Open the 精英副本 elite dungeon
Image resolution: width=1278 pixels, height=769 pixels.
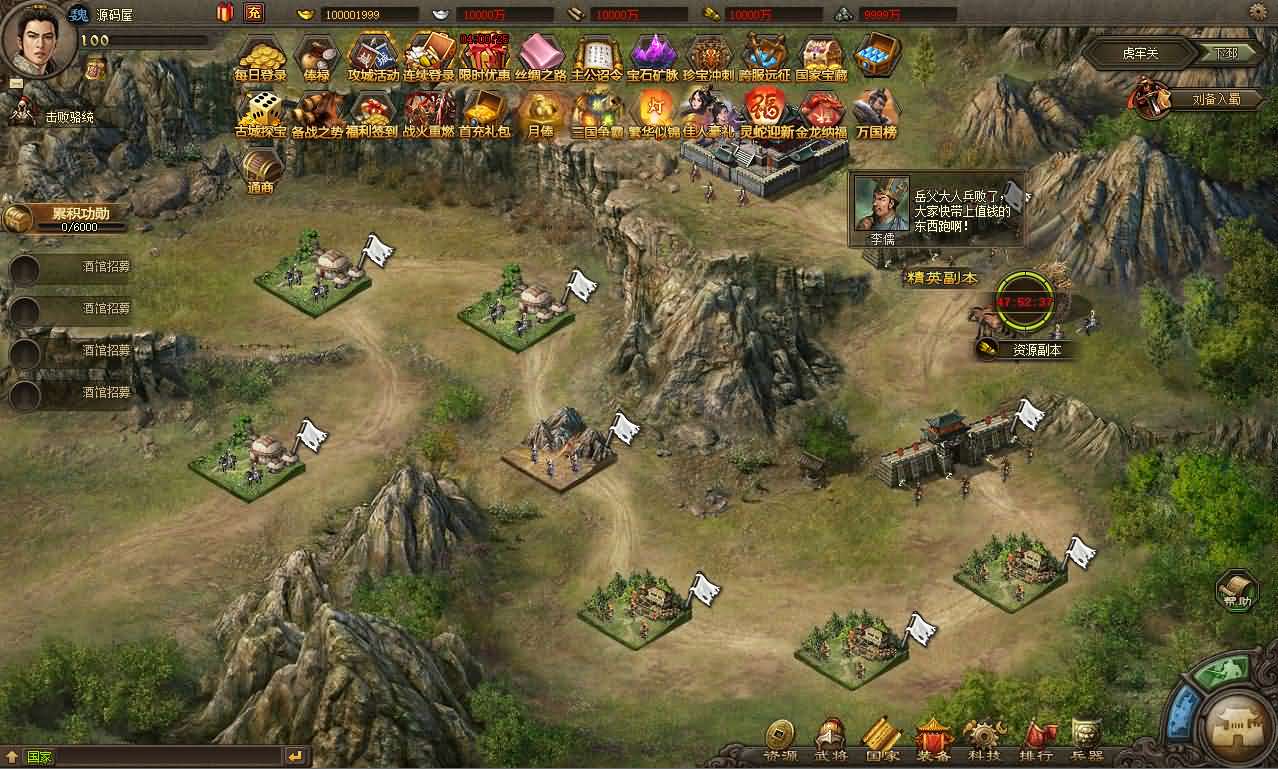(940, 277)
